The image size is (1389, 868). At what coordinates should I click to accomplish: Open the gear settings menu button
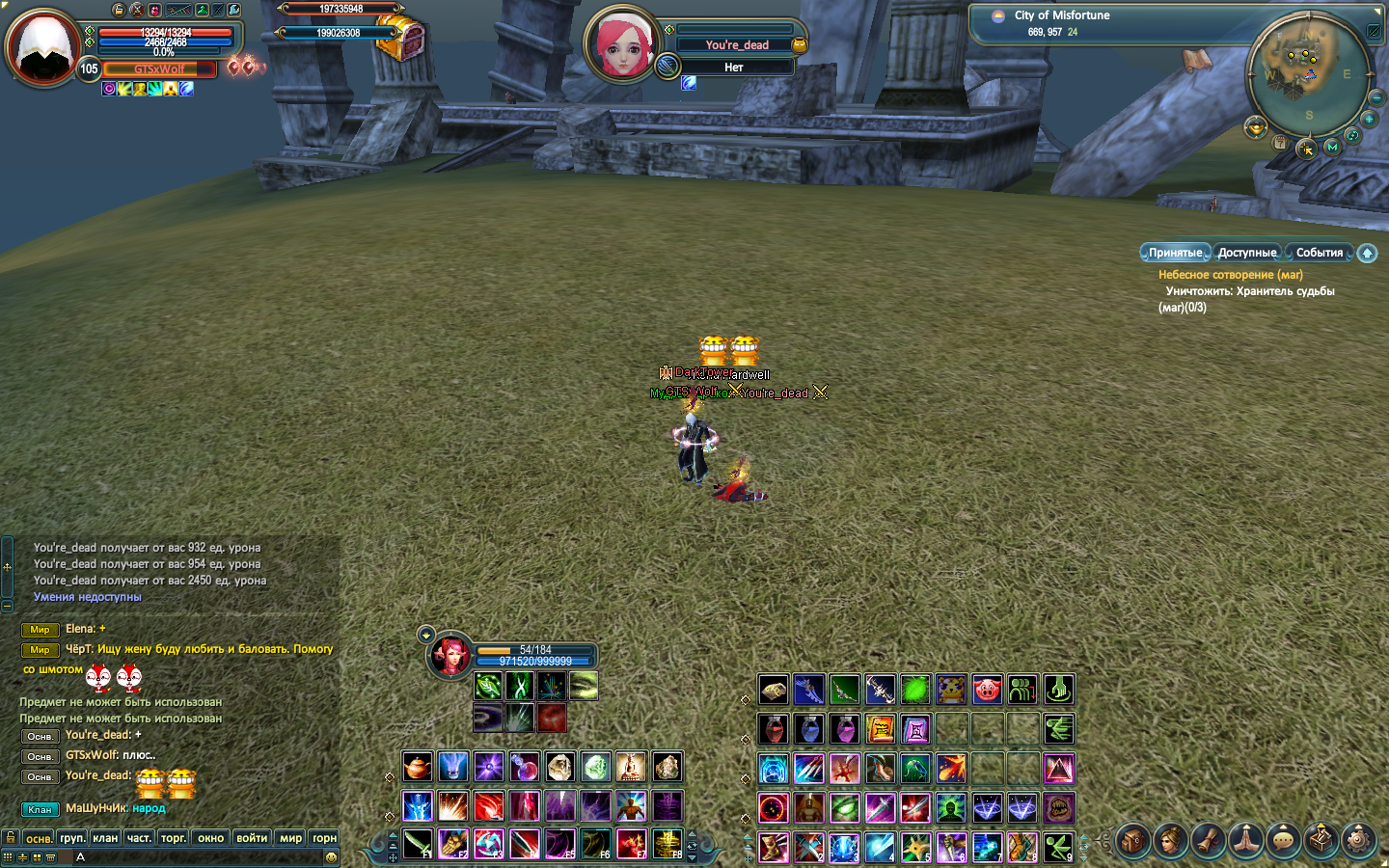(x=1359, y=841)
